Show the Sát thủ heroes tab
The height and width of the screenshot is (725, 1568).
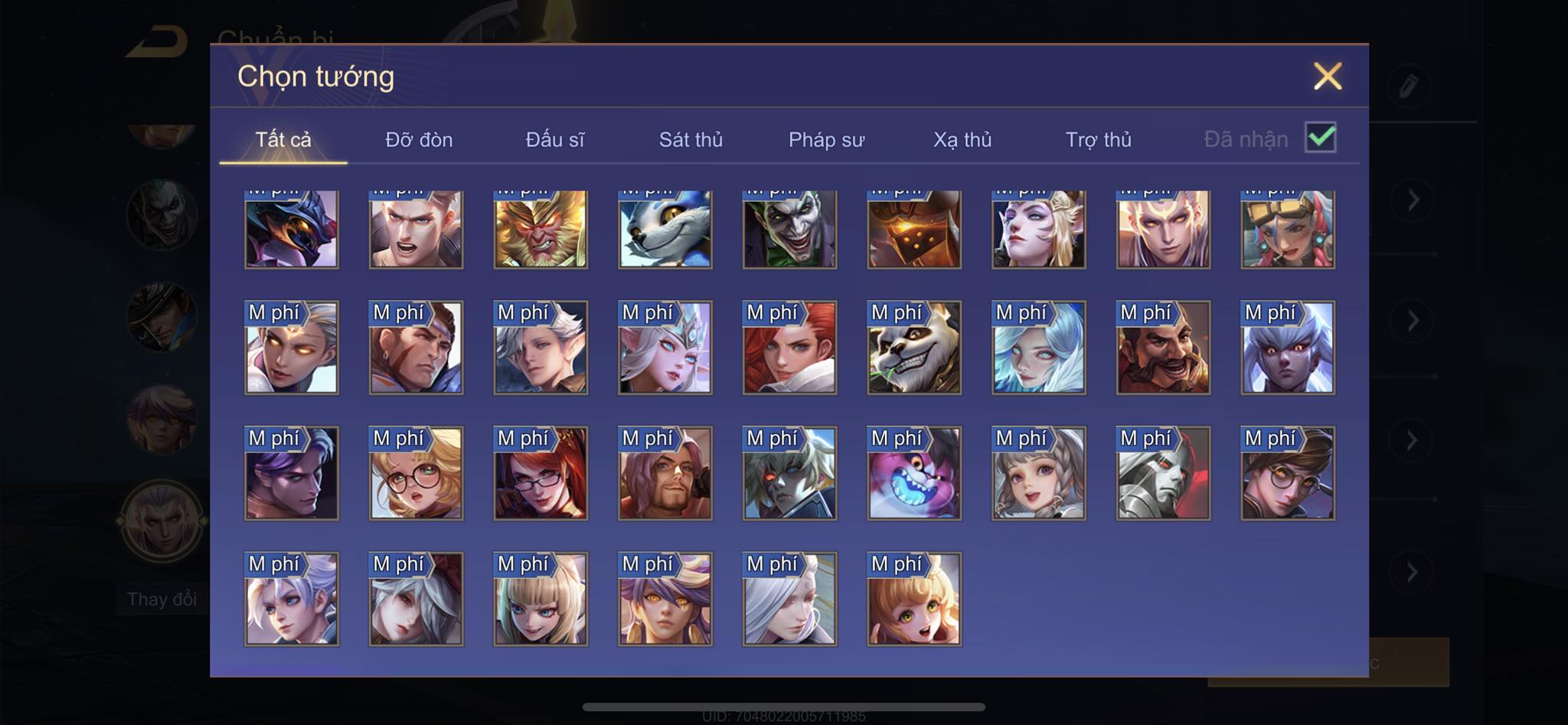click(x=691, y=140)
